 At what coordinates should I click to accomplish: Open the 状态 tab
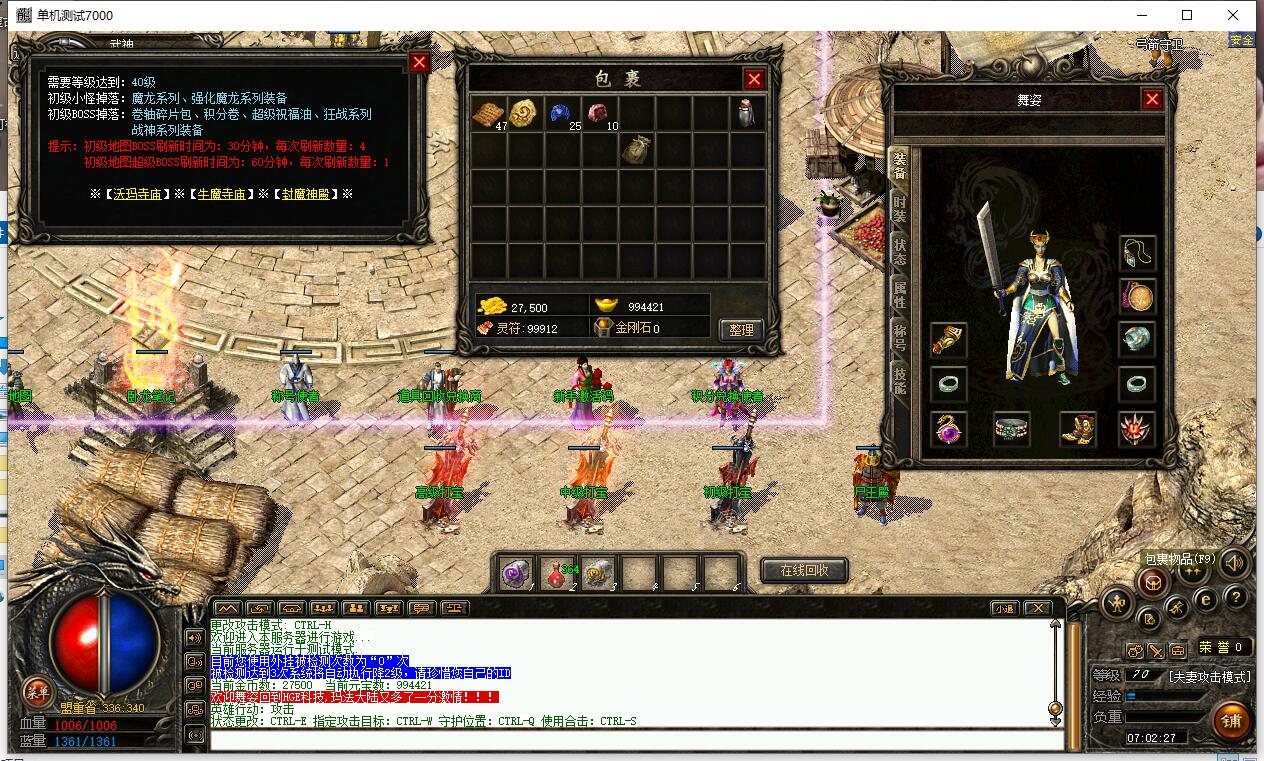click(900, 252)
